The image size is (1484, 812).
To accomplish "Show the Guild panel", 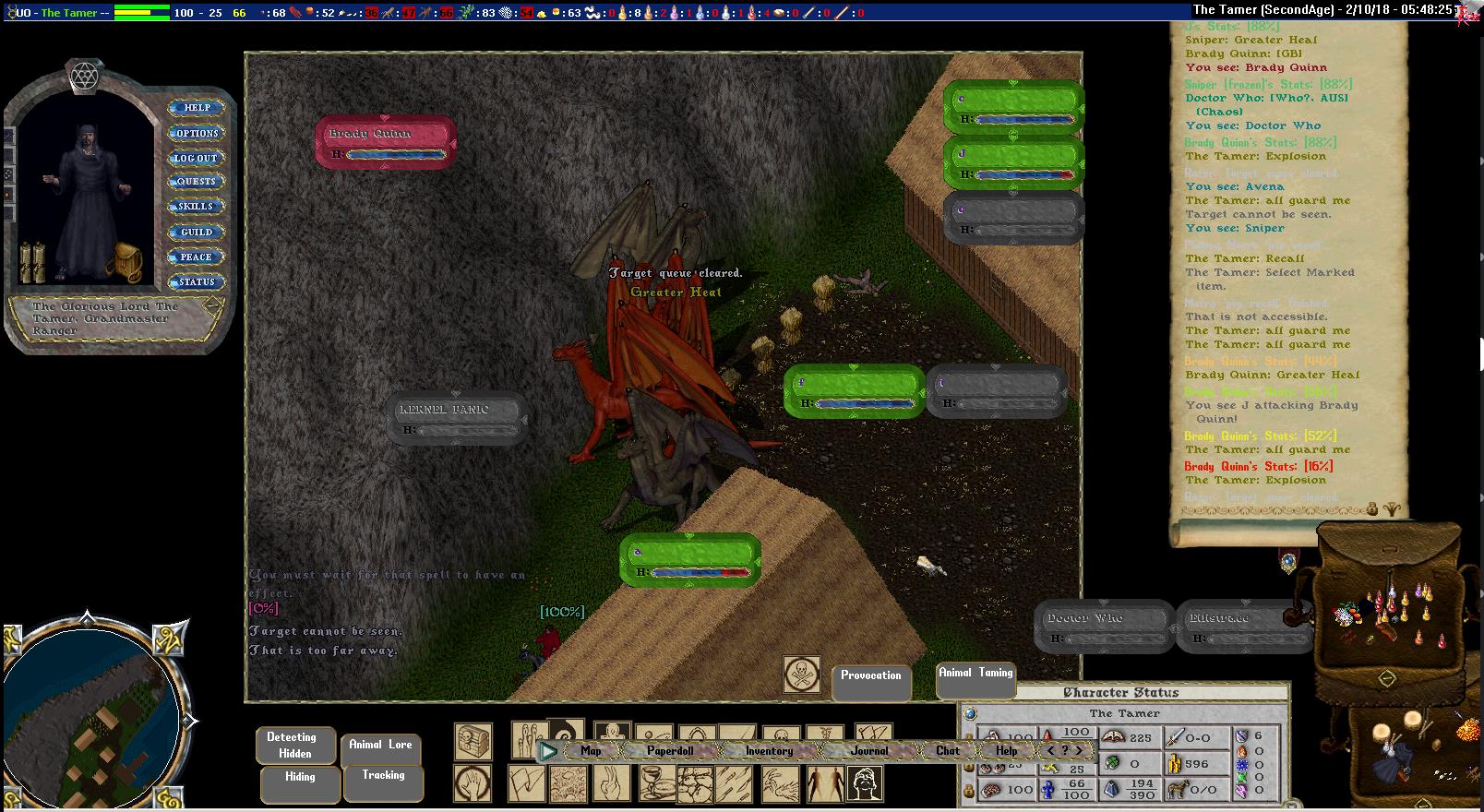I will click(197, 233).
